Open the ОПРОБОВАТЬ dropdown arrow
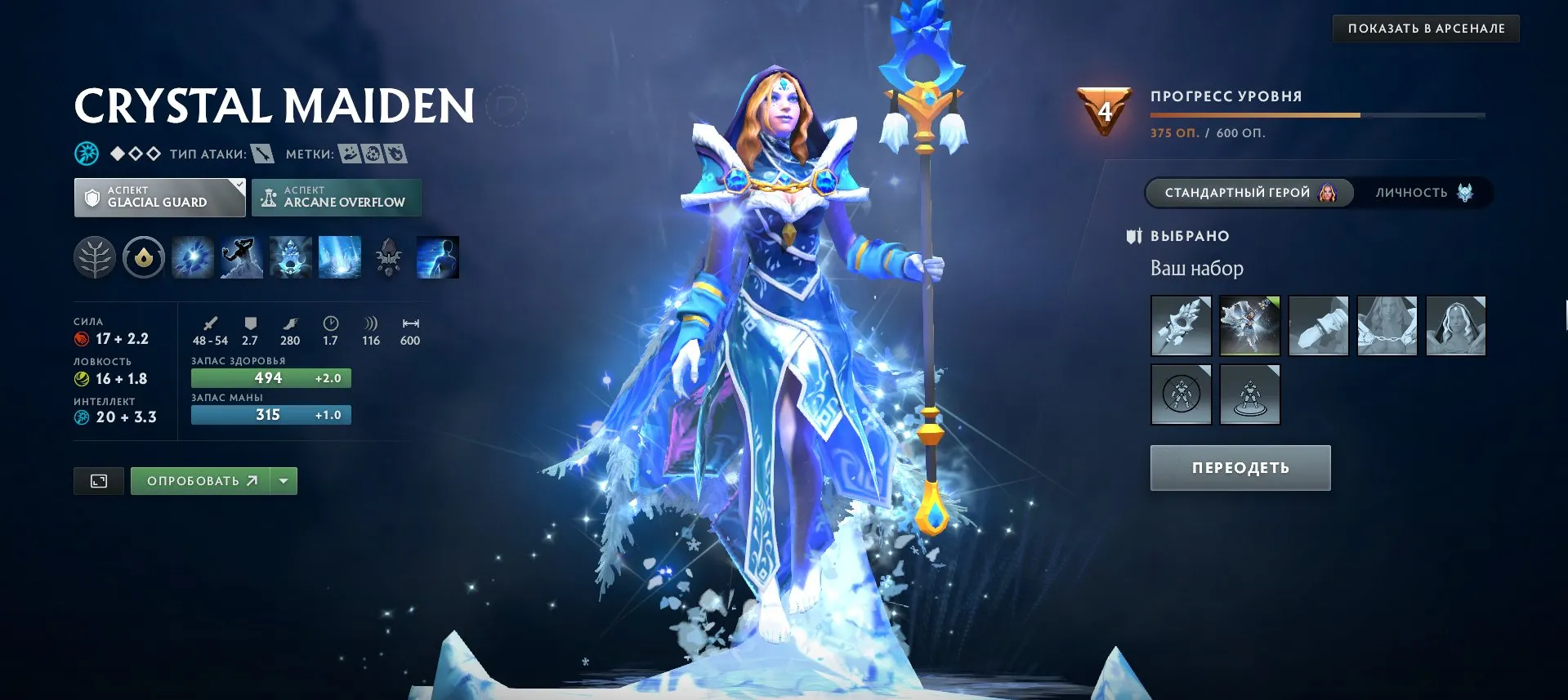The width and height of the screenshot is (1568, 700). coord(282,480)
